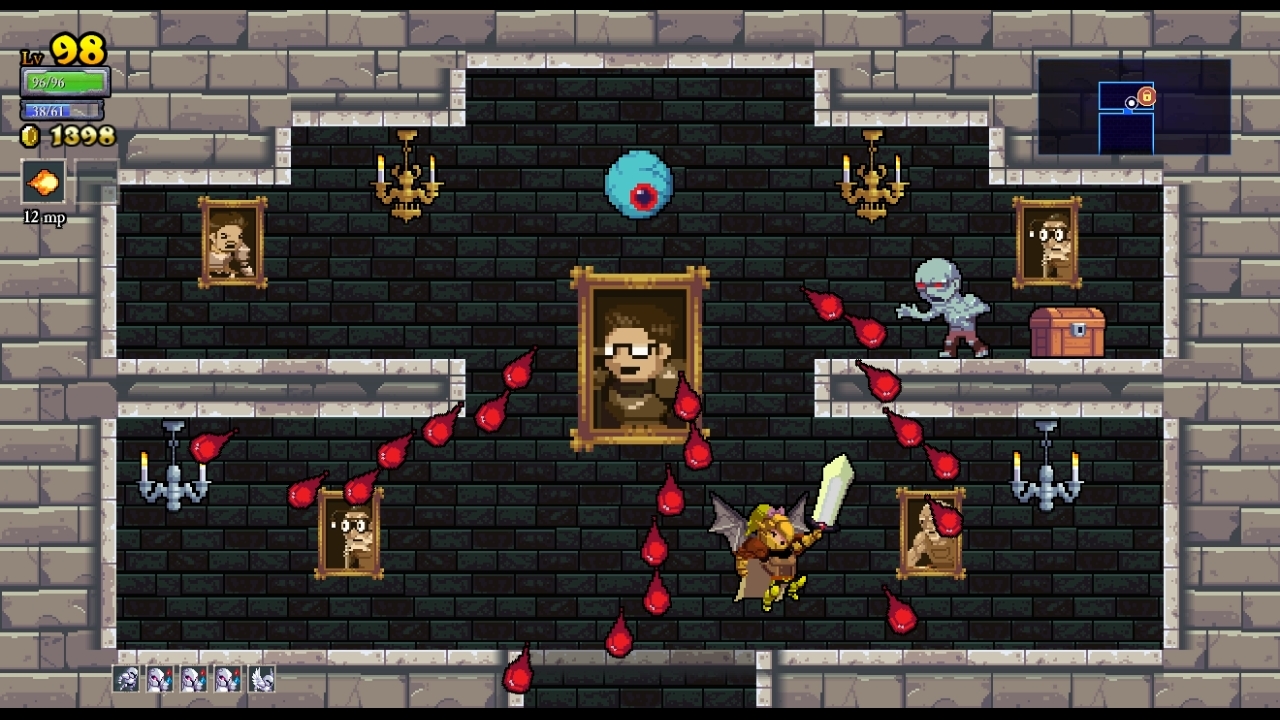
Task: Select the padlock marker on the minimap
Action: pyautogui.click(x=1147, y=97)
